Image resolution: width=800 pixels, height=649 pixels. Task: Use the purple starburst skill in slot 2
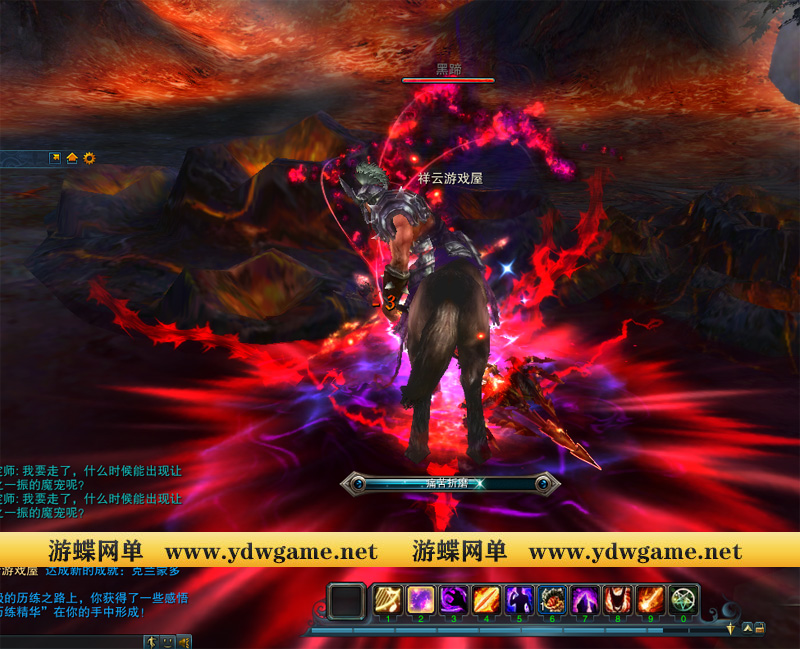420,600
